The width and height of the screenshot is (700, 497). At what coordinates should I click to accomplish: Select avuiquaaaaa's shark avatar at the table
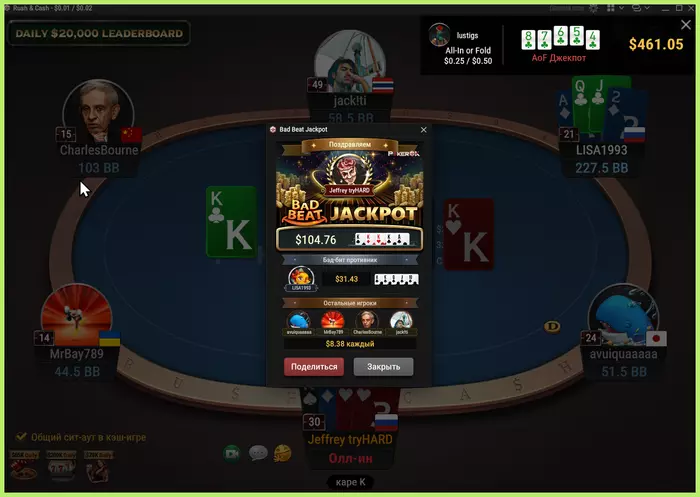pos(623,316)
